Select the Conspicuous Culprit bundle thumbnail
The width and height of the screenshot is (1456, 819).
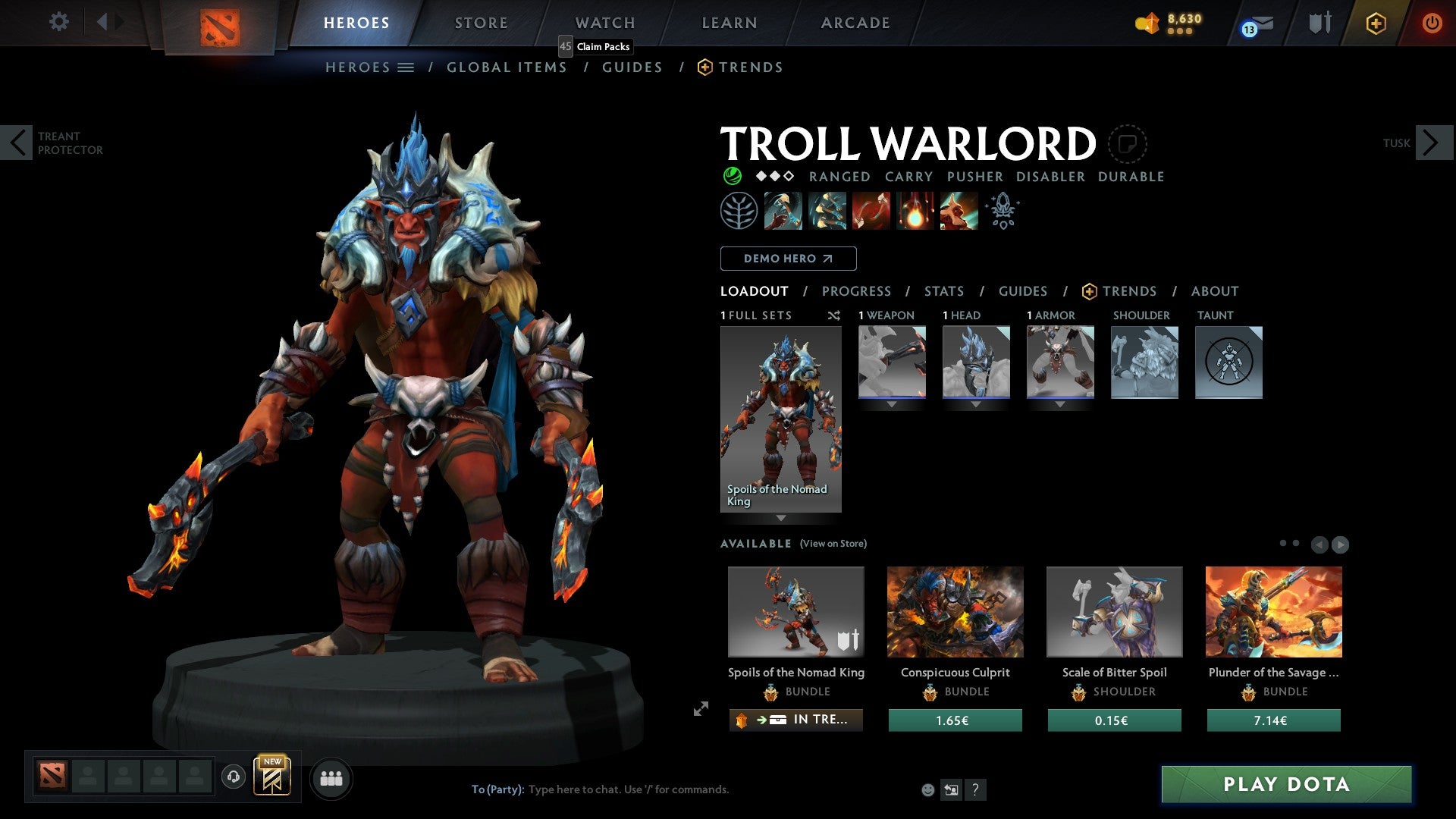[x=955, y=611]
